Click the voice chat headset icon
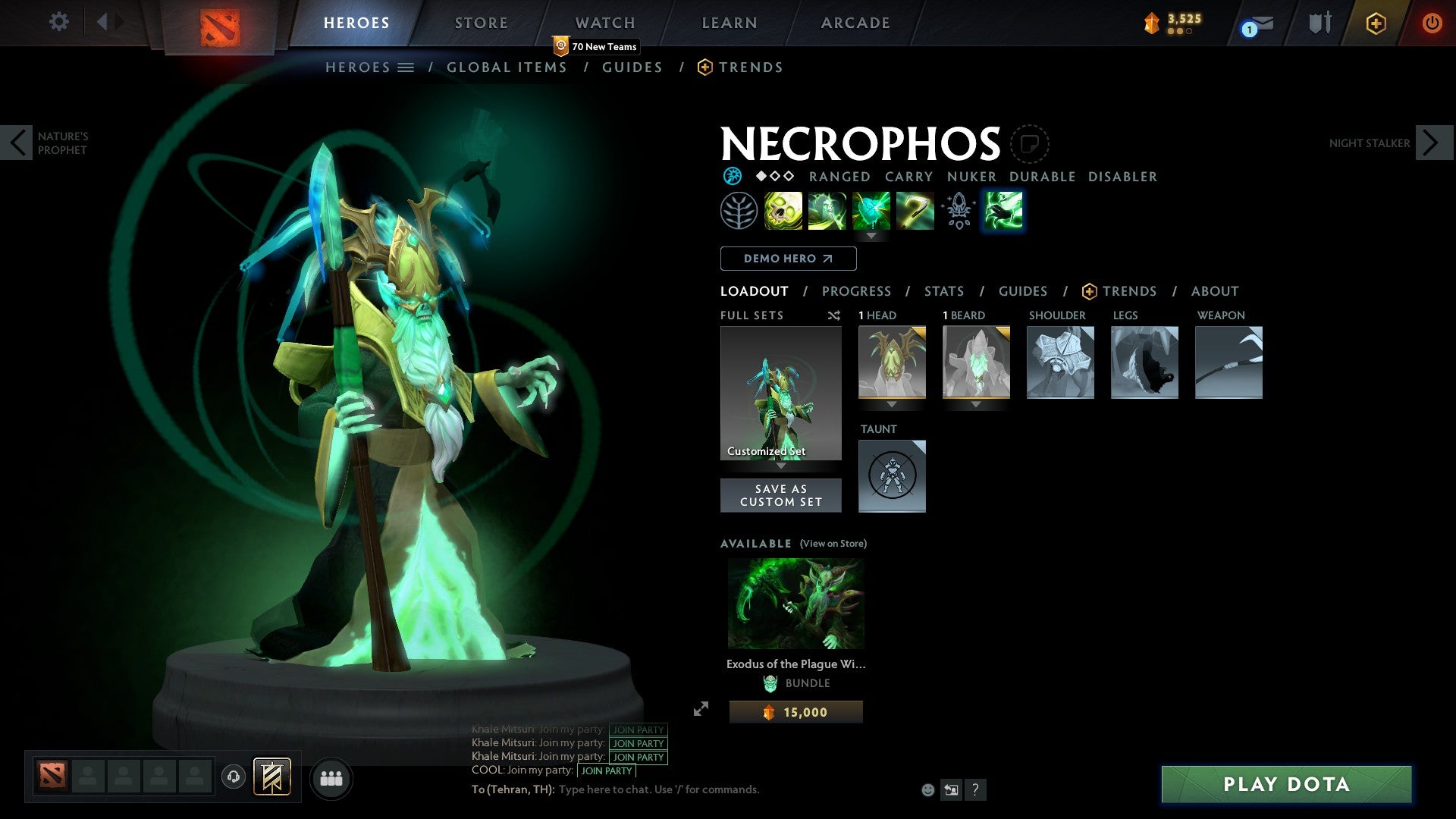 pos(234,777)
